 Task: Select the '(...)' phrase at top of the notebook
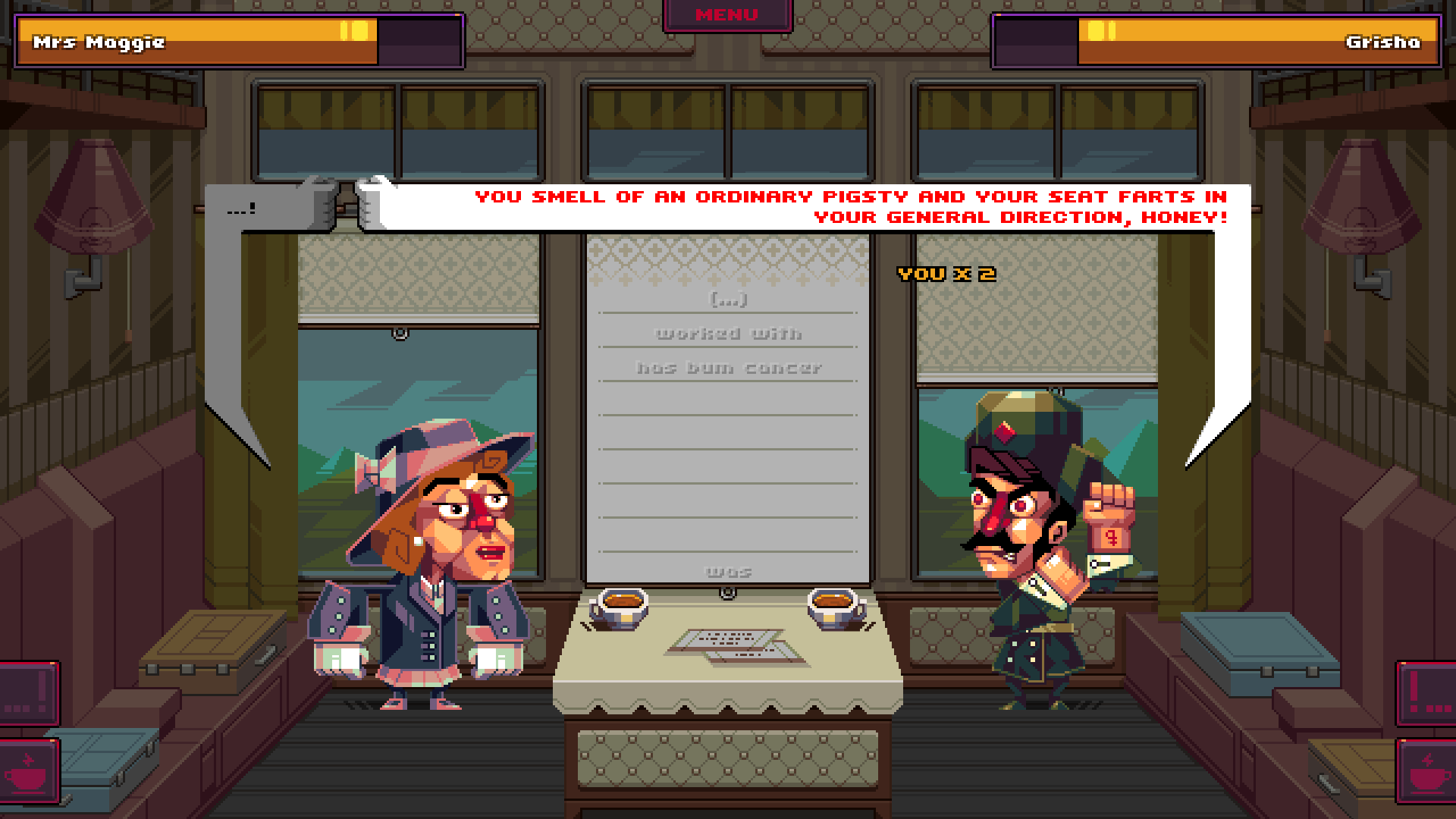(x=727, y=298)
